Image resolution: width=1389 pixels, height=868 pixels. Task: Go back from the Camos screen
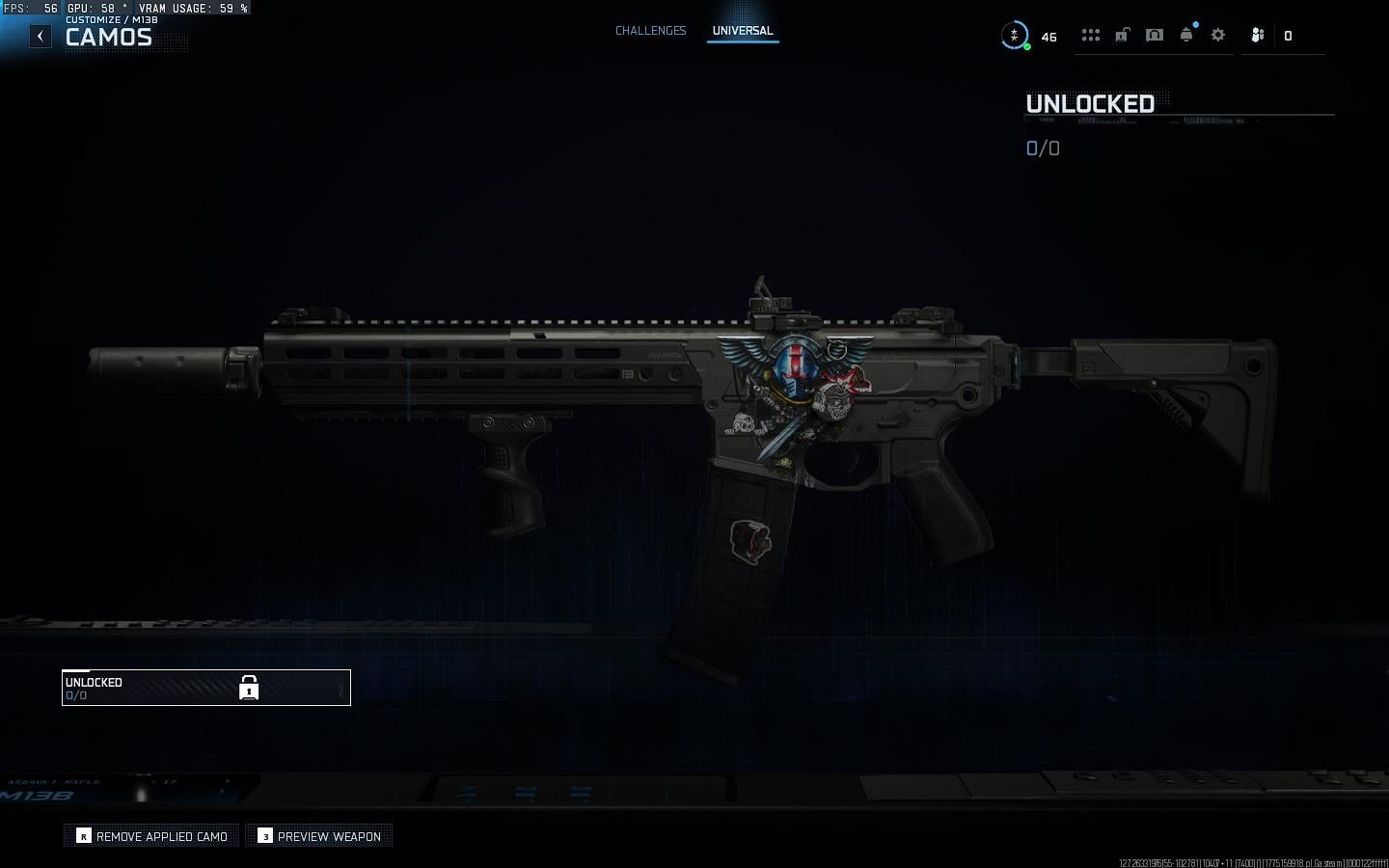tap(40, 37)
